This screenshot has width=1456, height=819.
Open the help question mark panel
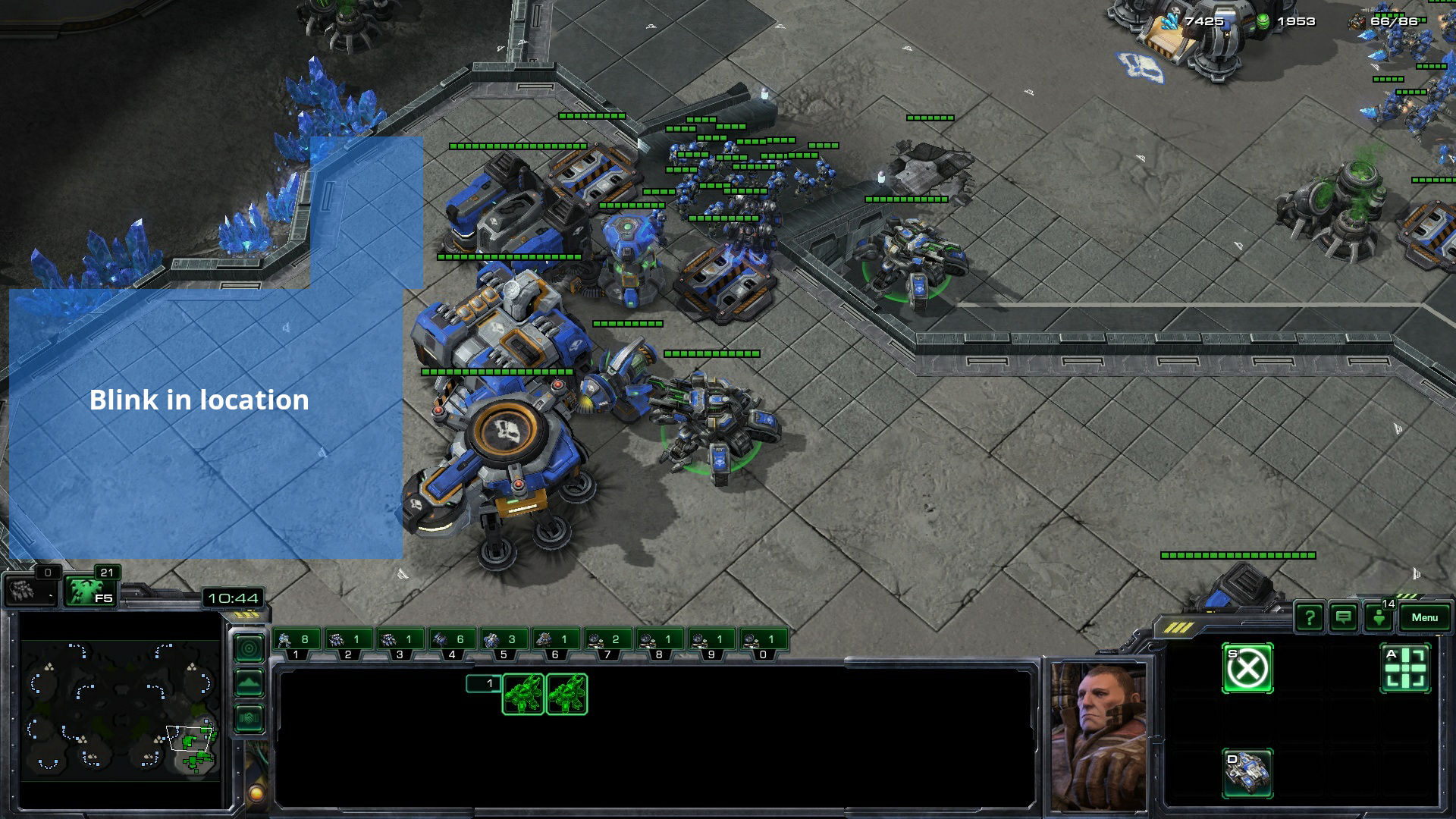pyautogui.click(x=1310, y=617)
